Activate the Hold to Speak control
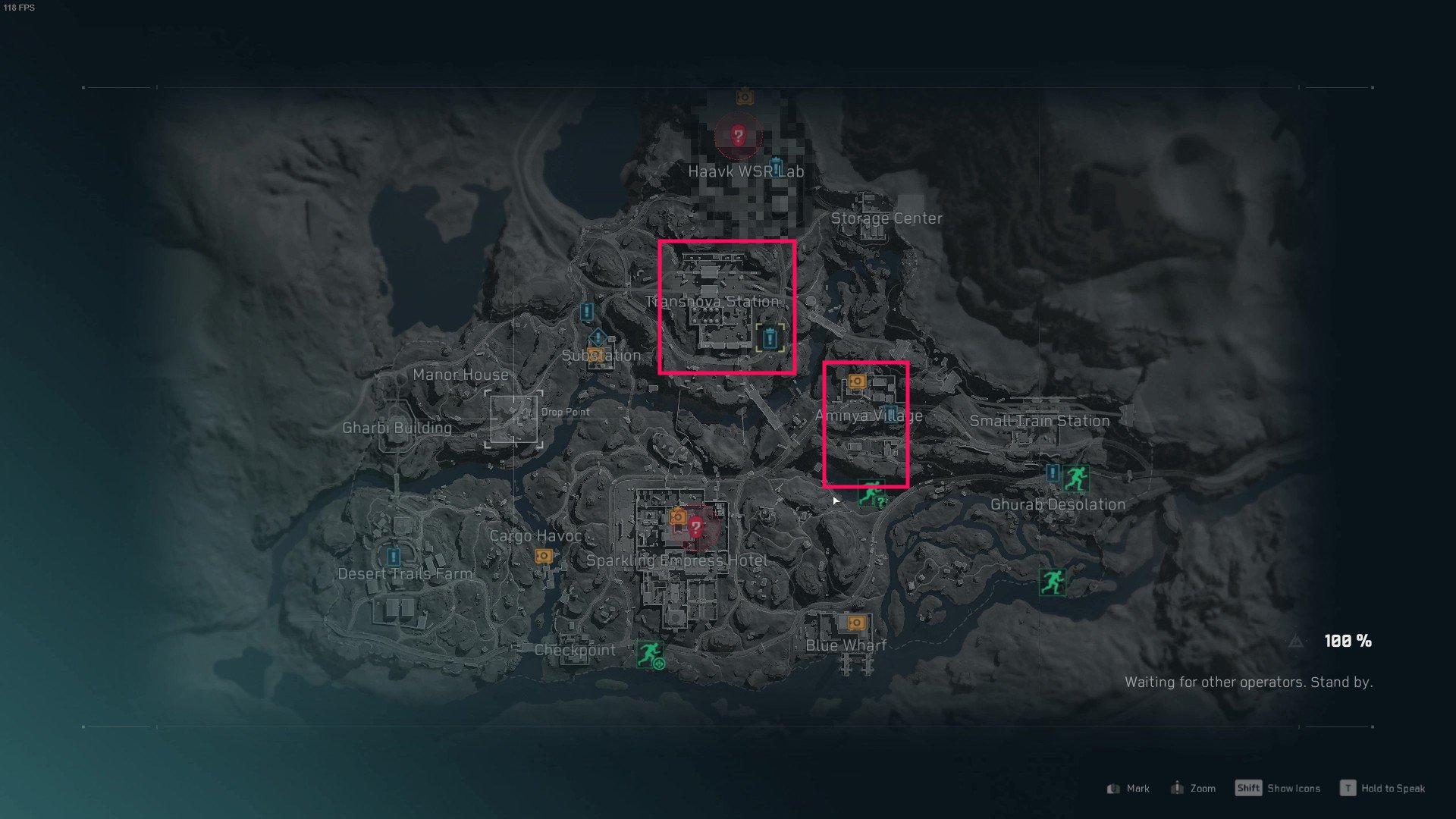The width and height of the screenshot is (1456, 819). click(1349, 788)
